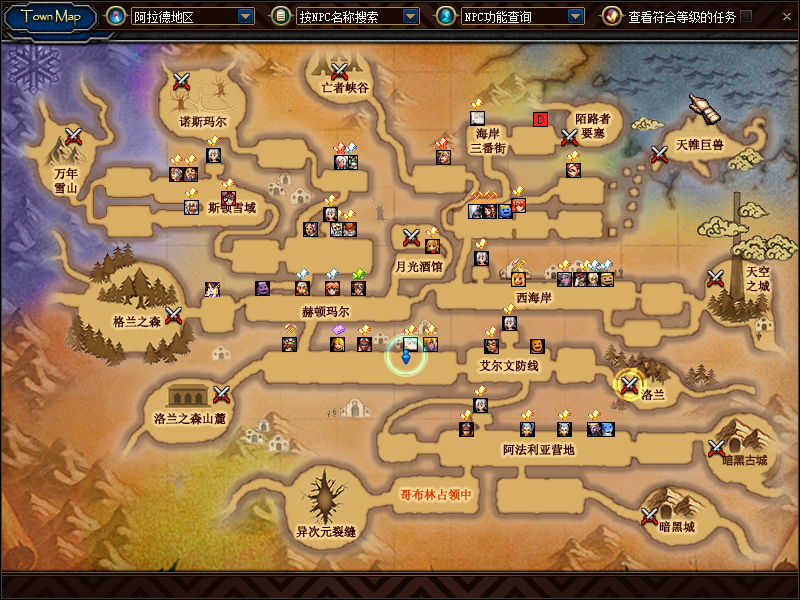Click the 天帷巨兽 scroll icon
800x600 pixels.
[x=704, y=109]
